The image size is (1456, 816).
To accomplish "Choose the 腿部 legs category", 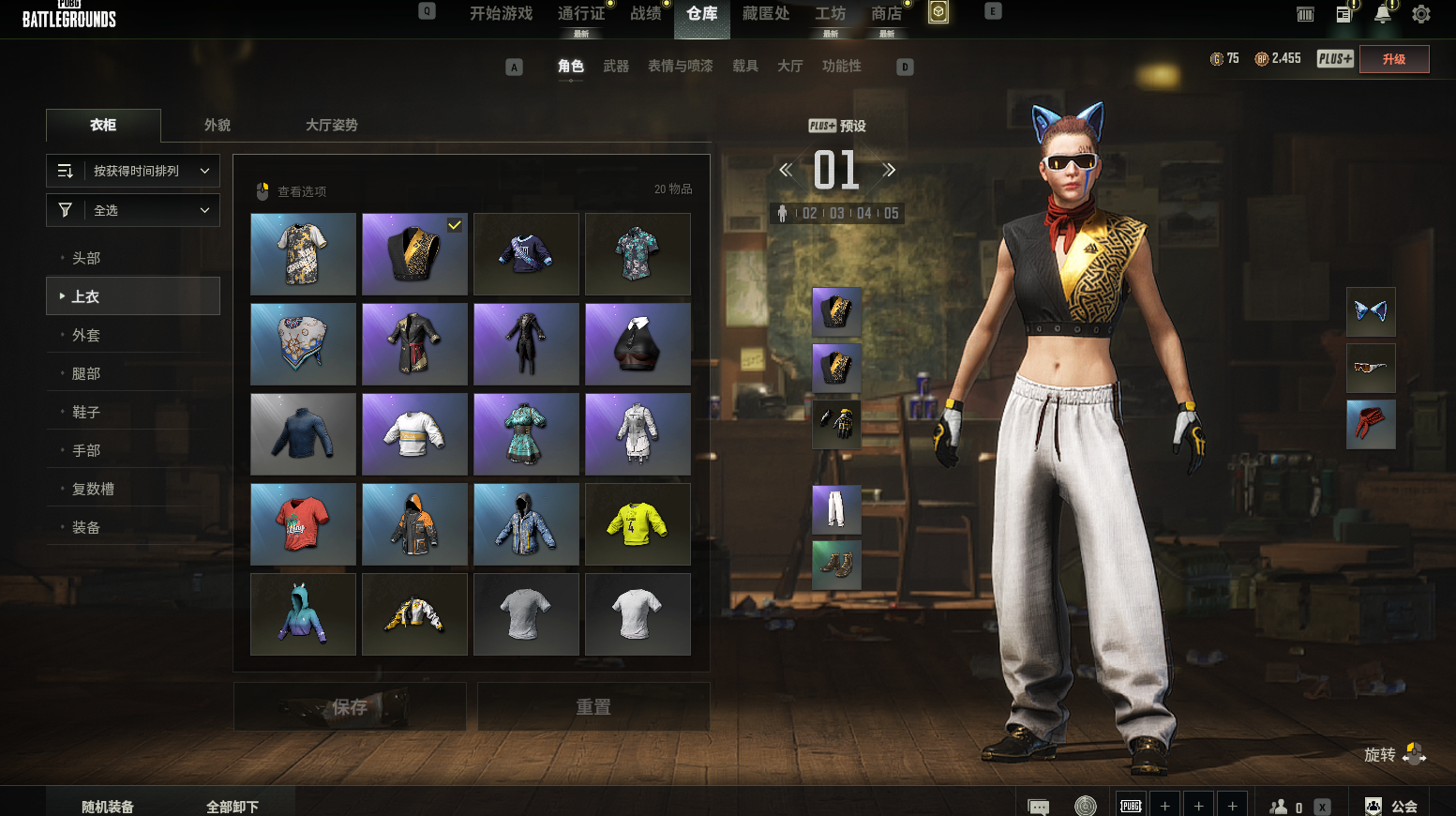I will pyautogui.click(x=86, y=373).
